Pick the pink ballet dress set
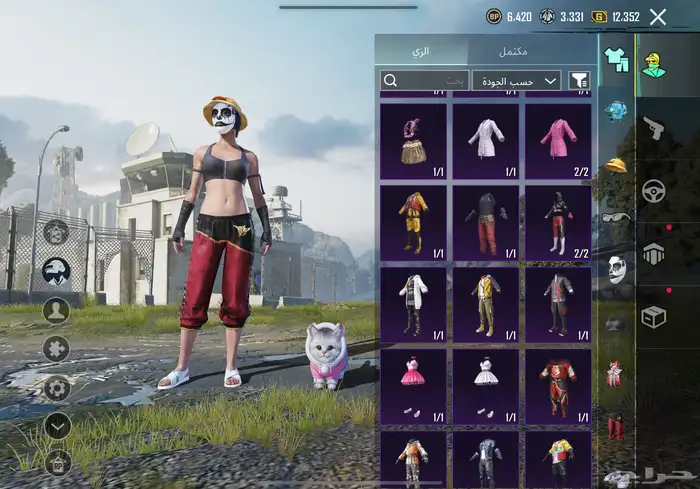 point(413,386)
